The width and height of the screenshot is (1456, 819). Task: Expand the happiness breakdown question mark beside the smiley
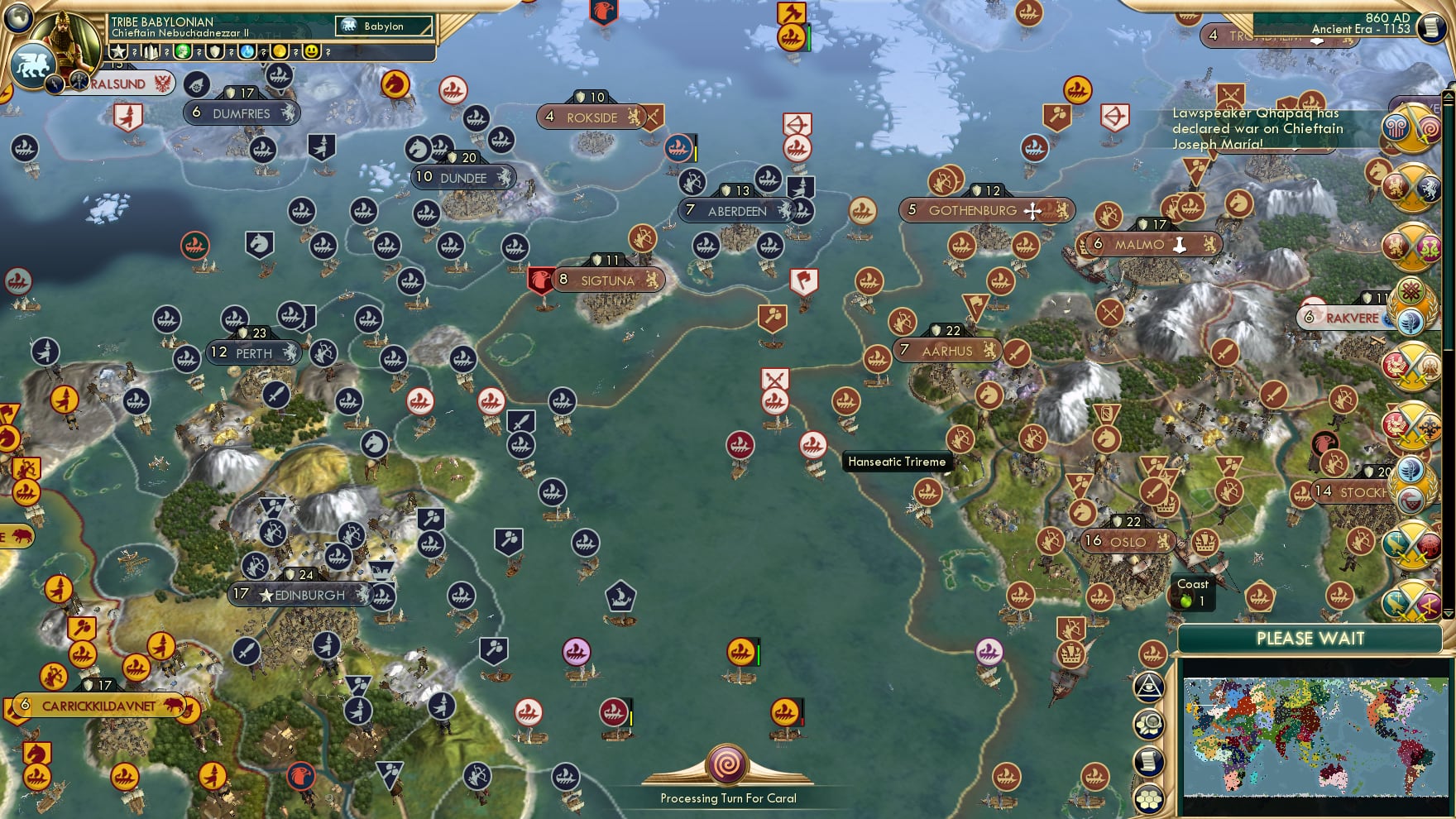(327, 53)
